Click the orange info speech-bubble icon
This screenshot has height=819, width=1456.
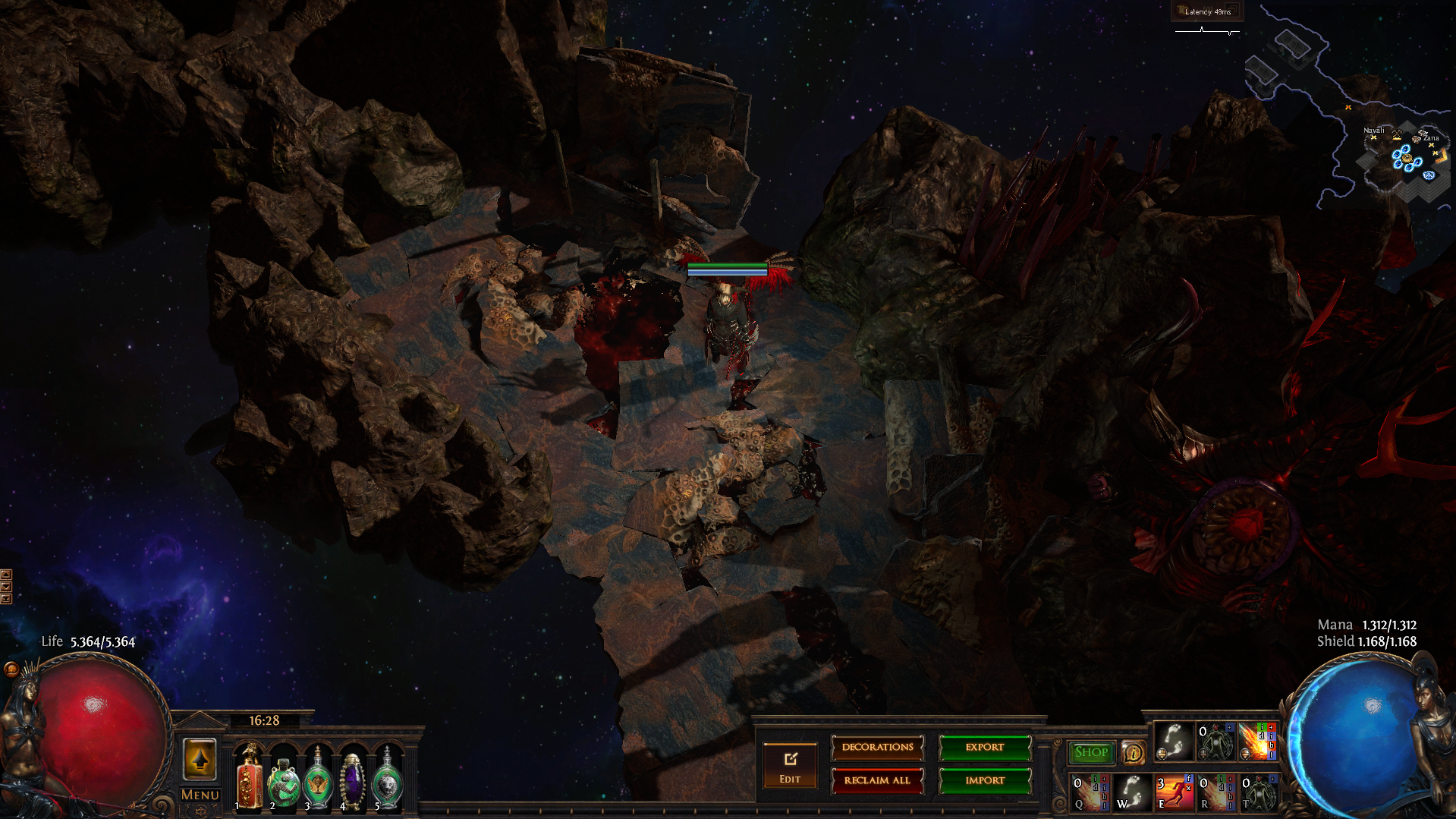pyautogui.click(x=1134, y=752)
